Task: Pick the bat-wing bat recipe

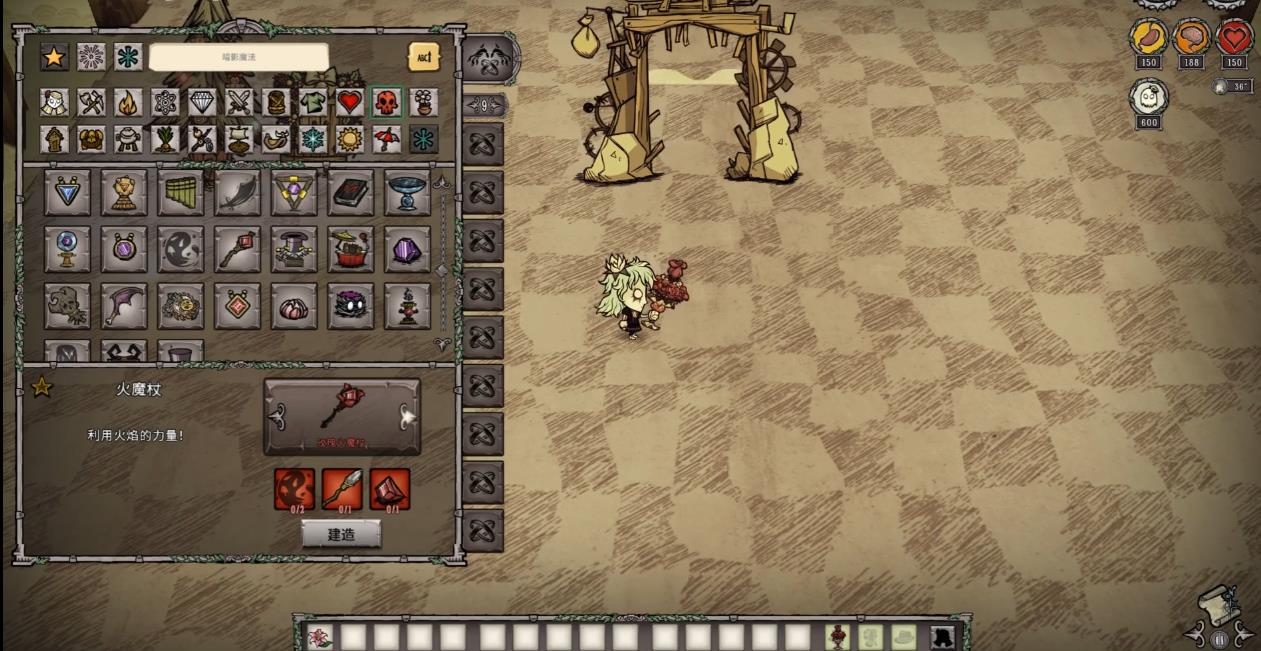Action: pos(124,306)
